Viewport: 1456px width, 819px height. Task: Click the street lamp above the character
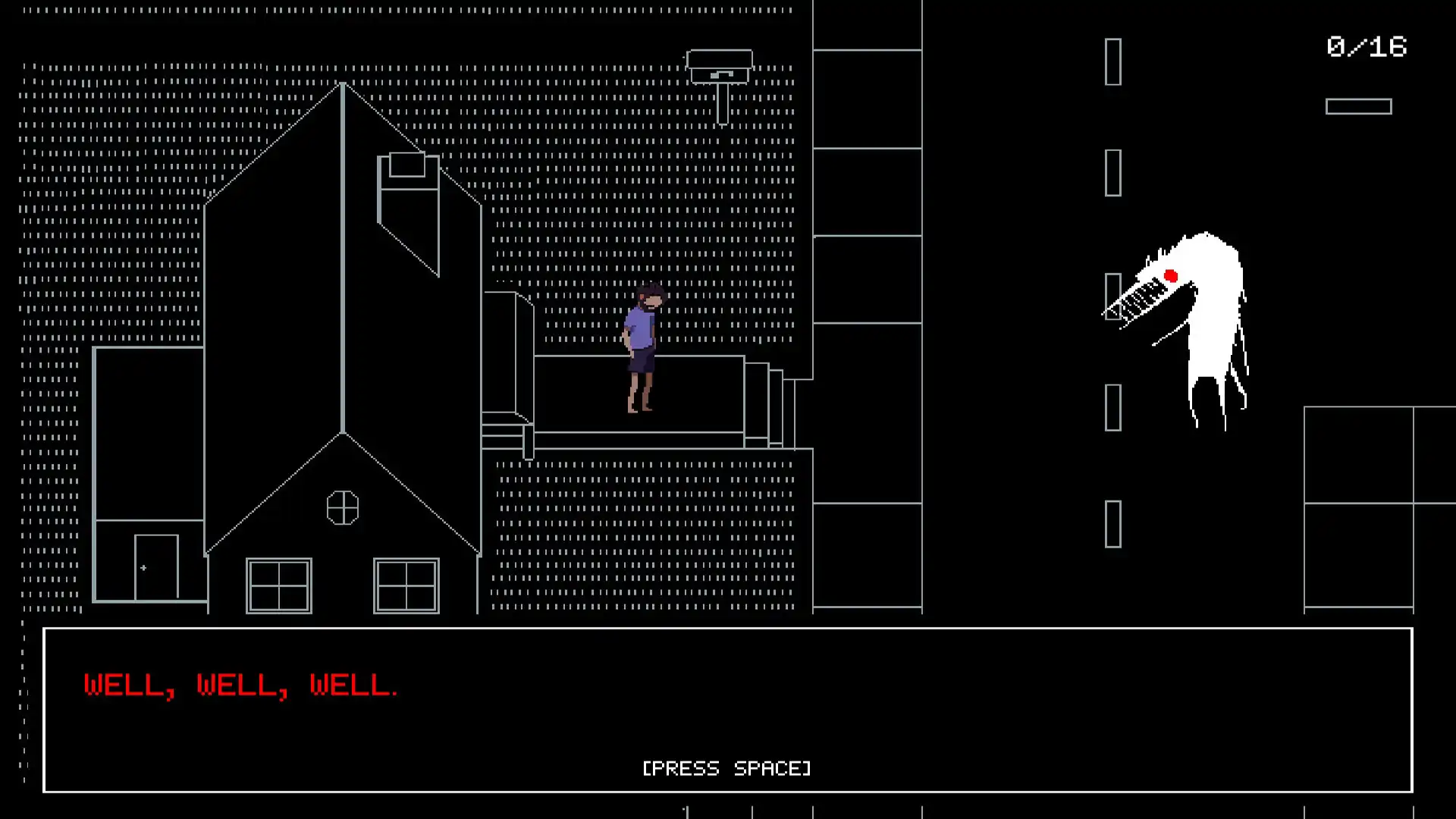click(720, 68)
